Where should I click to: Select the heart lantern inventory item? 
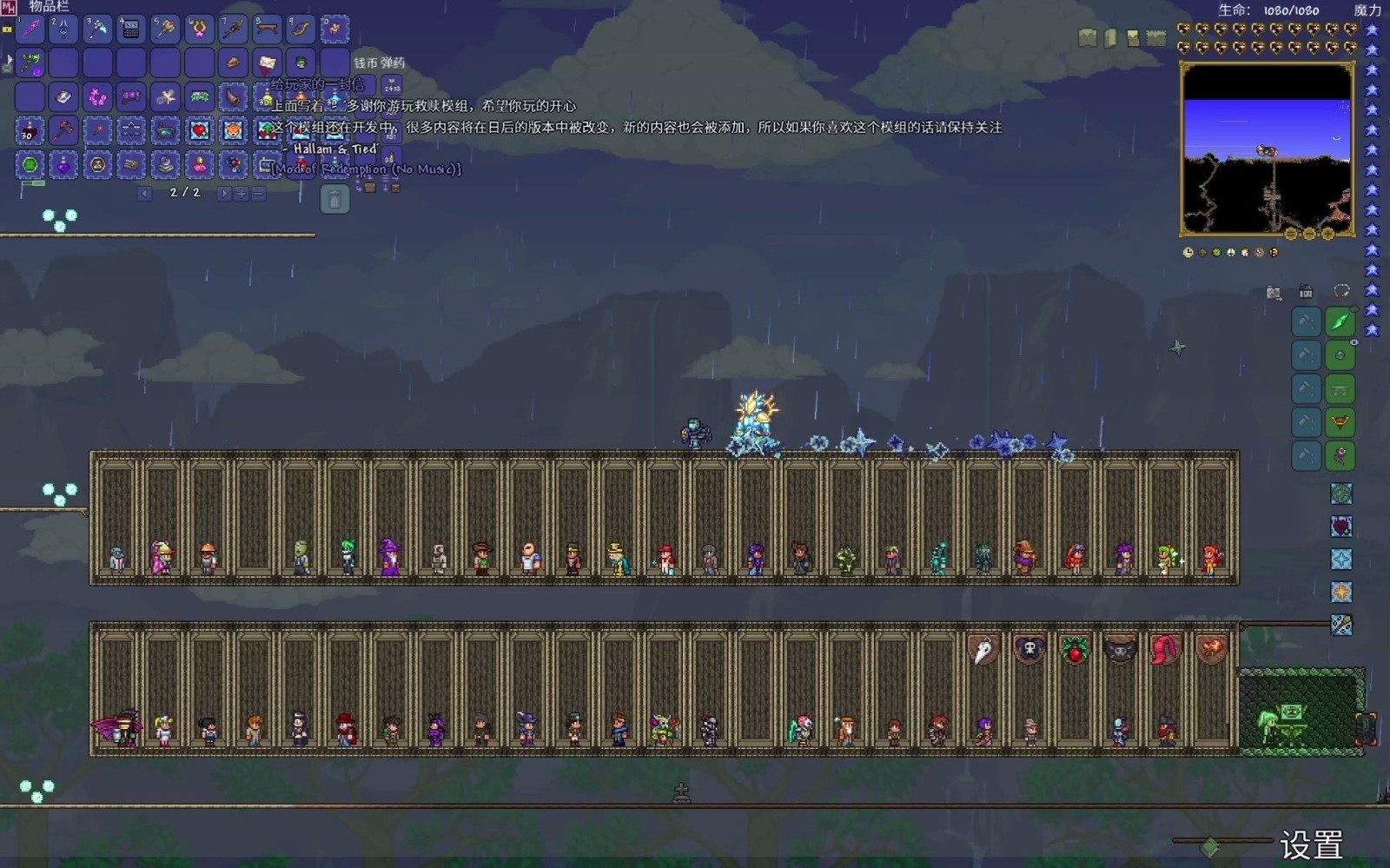pyautogui.click(x=199, y=131)
